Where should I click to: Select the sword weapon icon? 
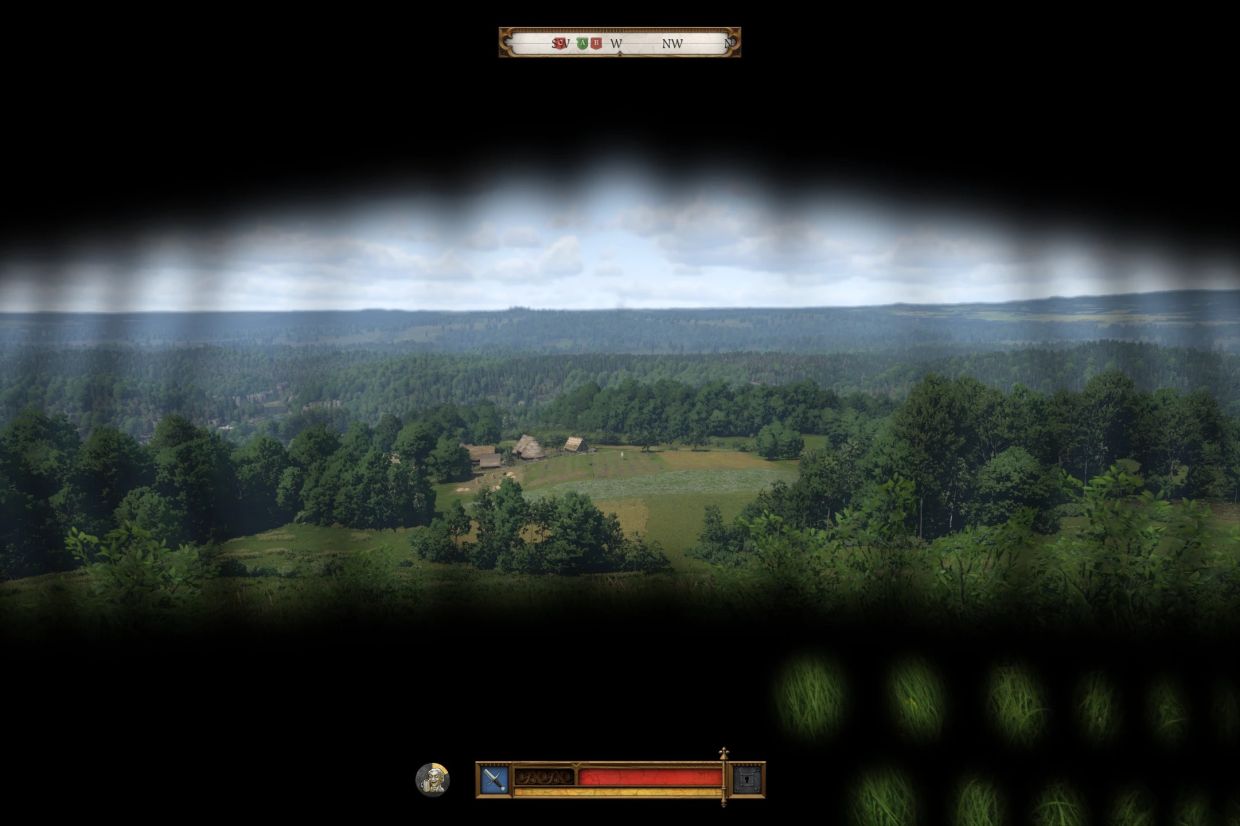[494, 779]
